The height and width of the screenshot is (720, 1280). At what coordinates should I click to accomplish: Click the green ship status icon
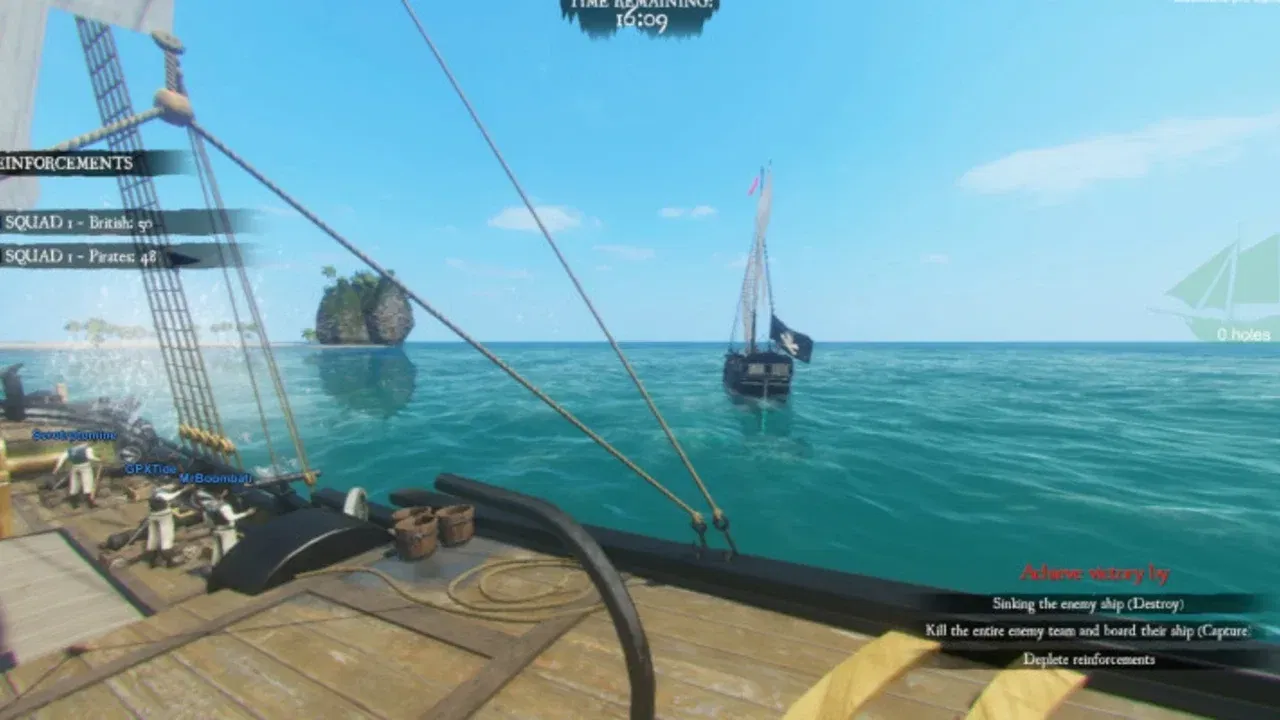pyautogui.click(x=1227, y=285)
